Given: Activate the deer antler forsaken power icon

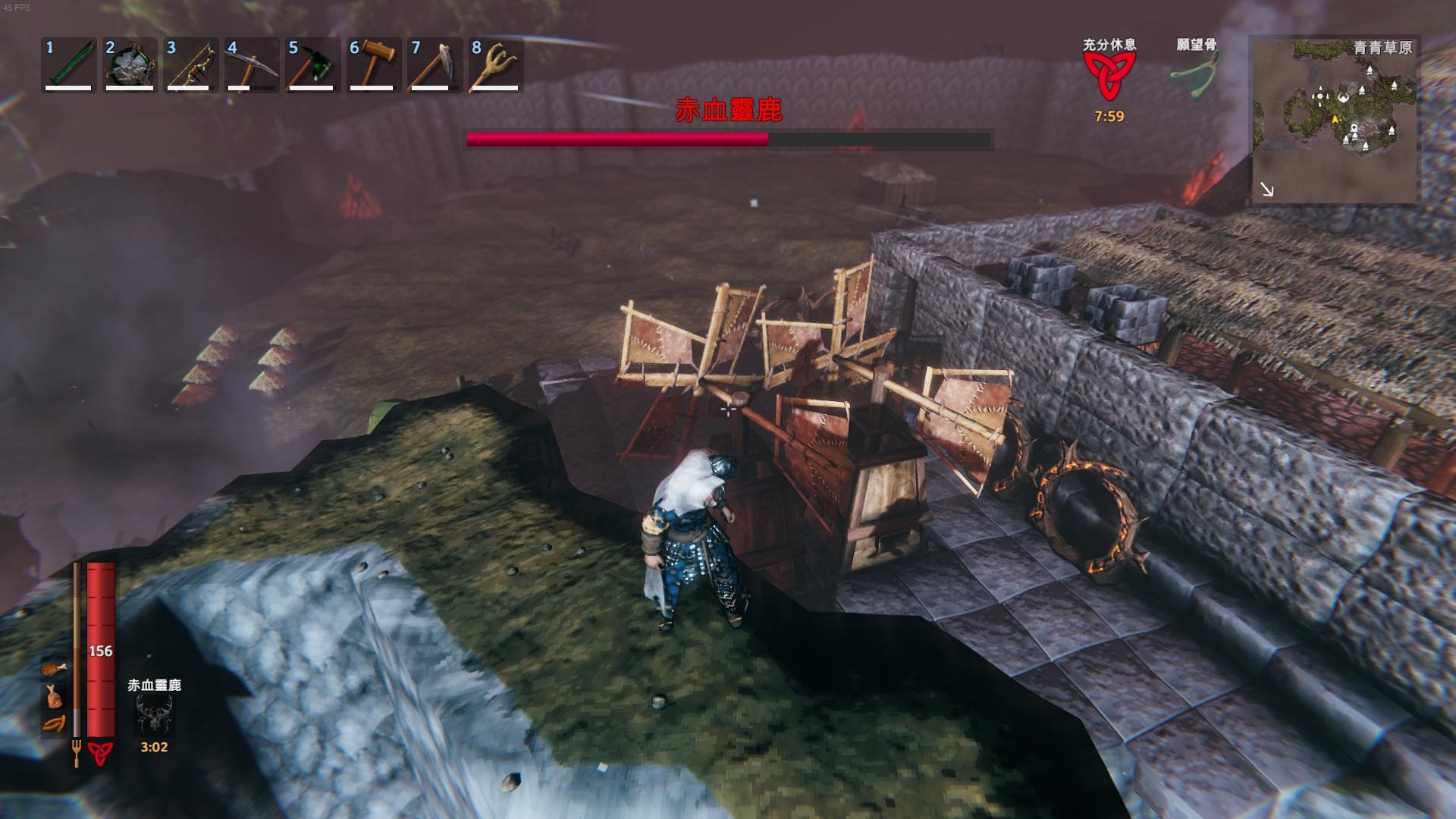Looking at the screenshot, I should [154, 714].
